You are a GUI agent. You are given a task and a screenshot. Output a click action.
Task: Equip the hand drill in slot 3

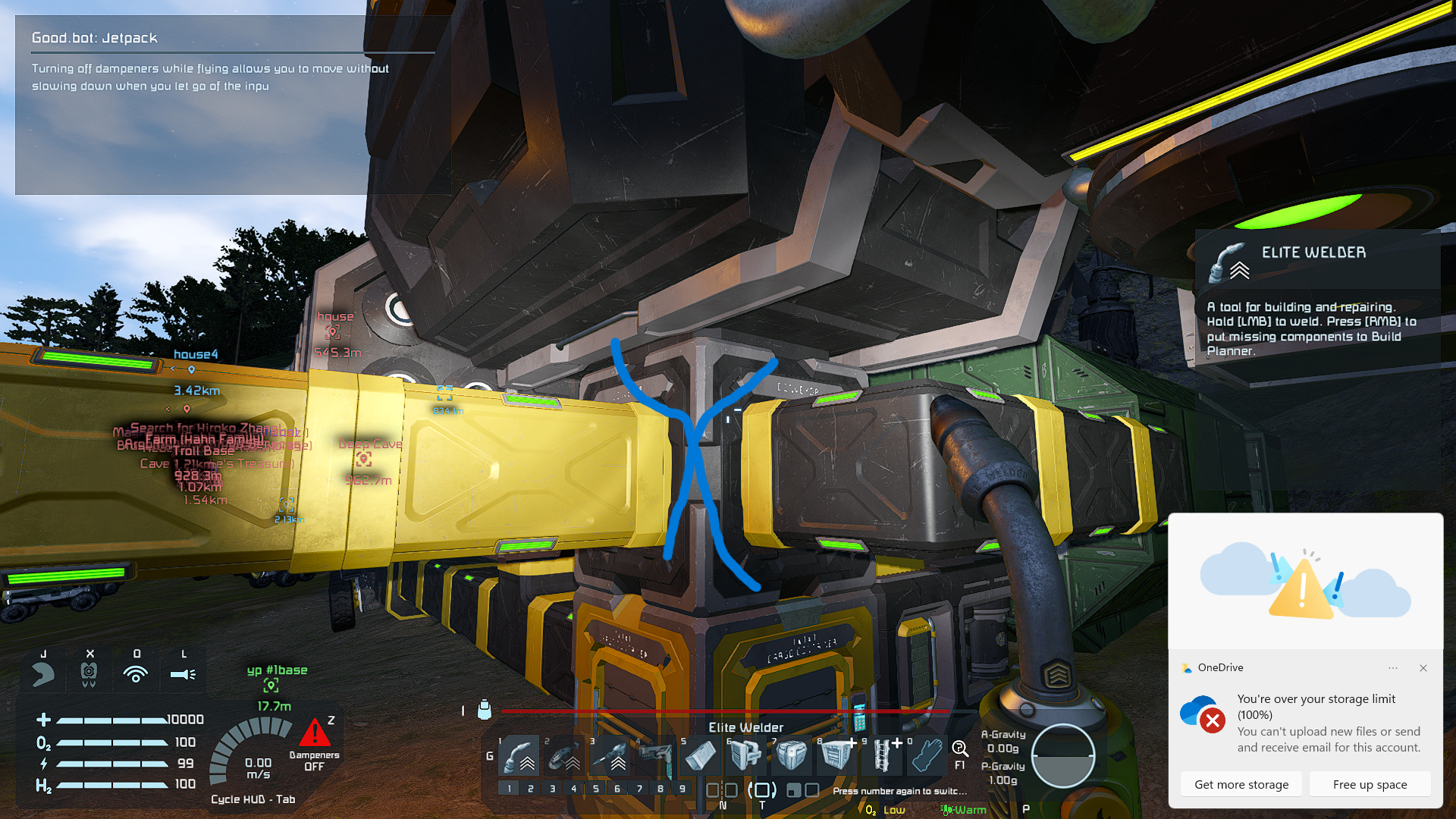[x=610, y=755]
